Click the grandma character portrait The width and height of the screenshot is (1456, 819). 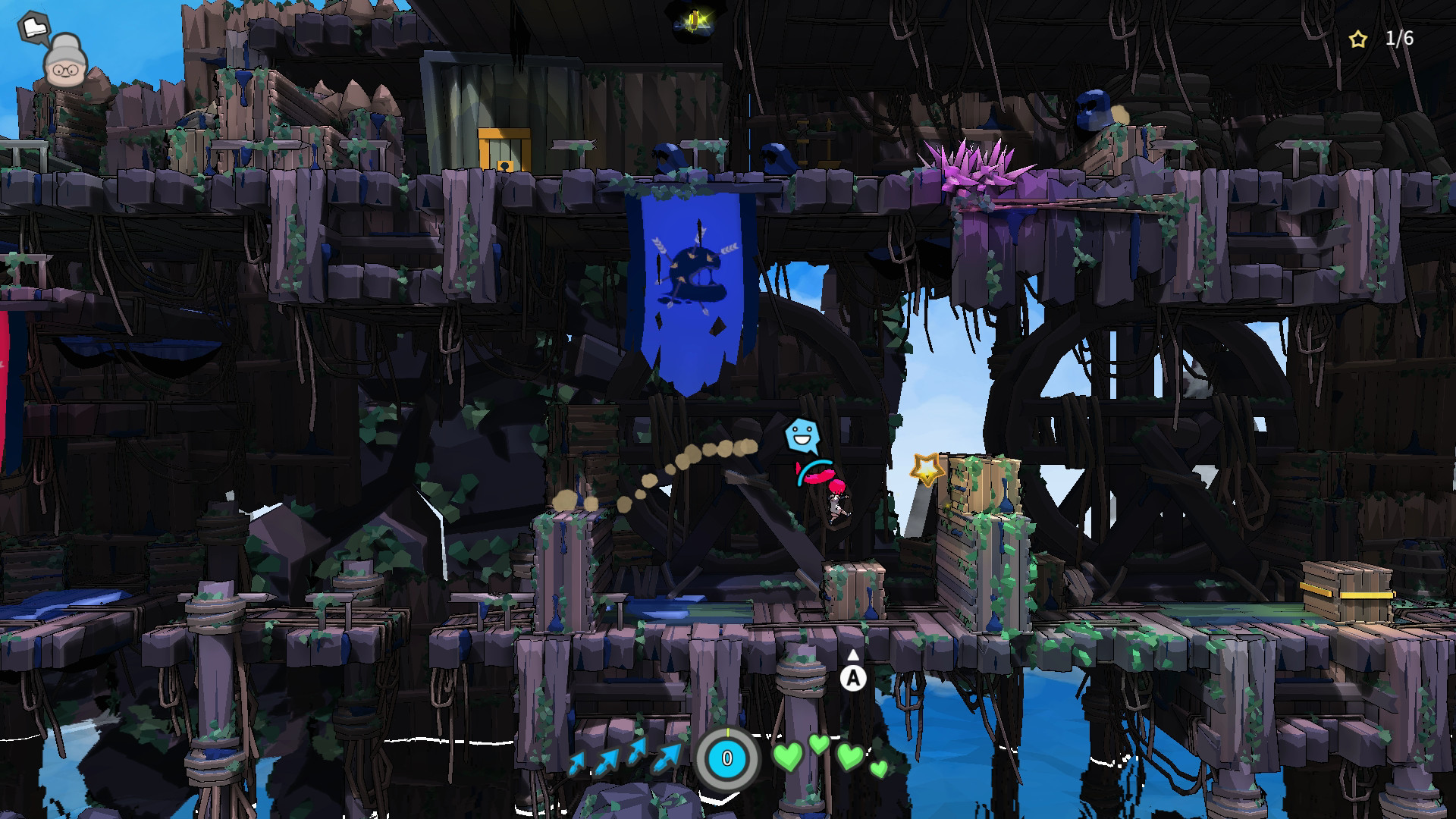pyautogui.click(x=64, y=62)
